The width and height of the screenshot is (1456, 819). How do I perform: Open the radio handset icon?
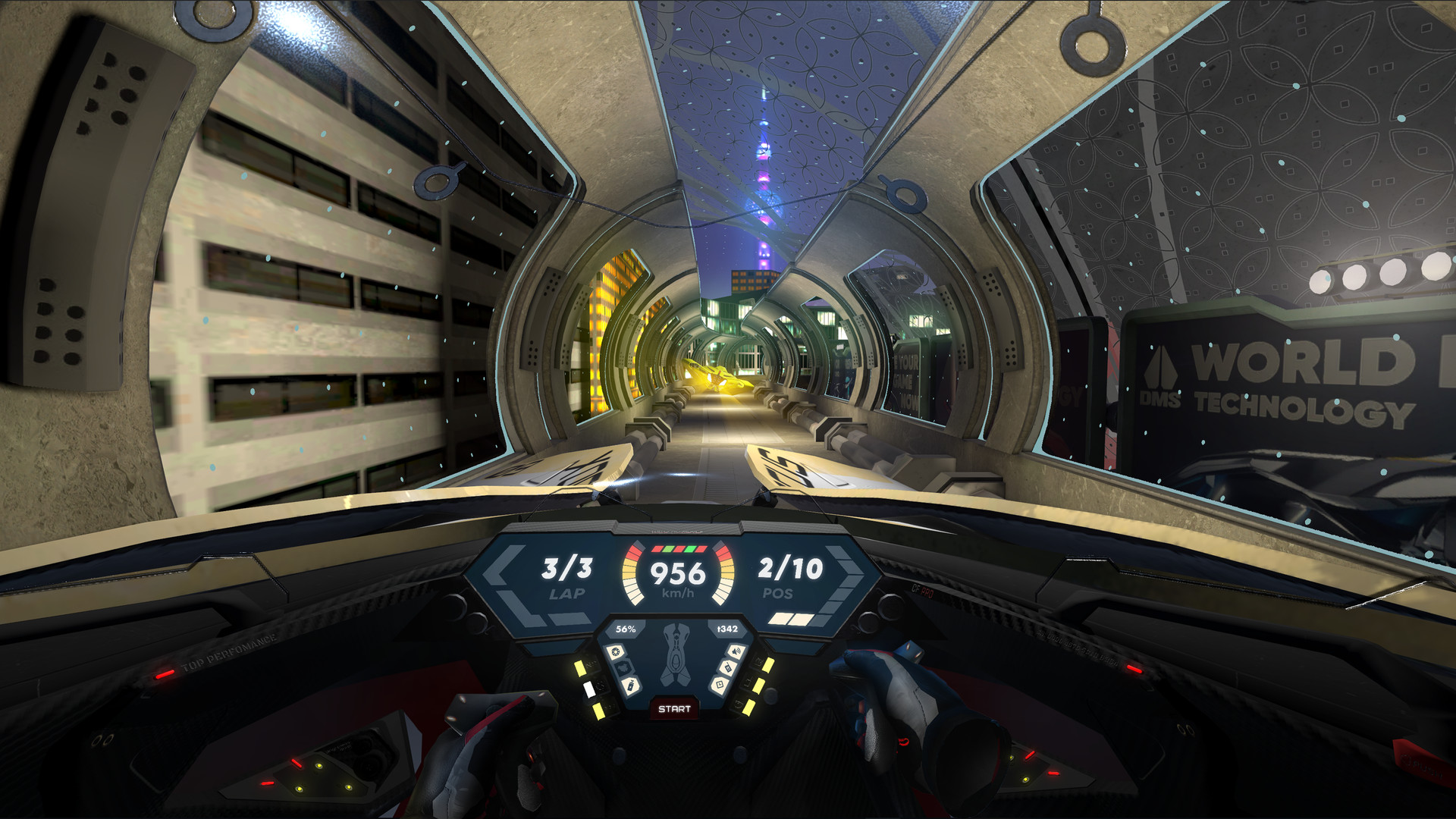(726, 667)
